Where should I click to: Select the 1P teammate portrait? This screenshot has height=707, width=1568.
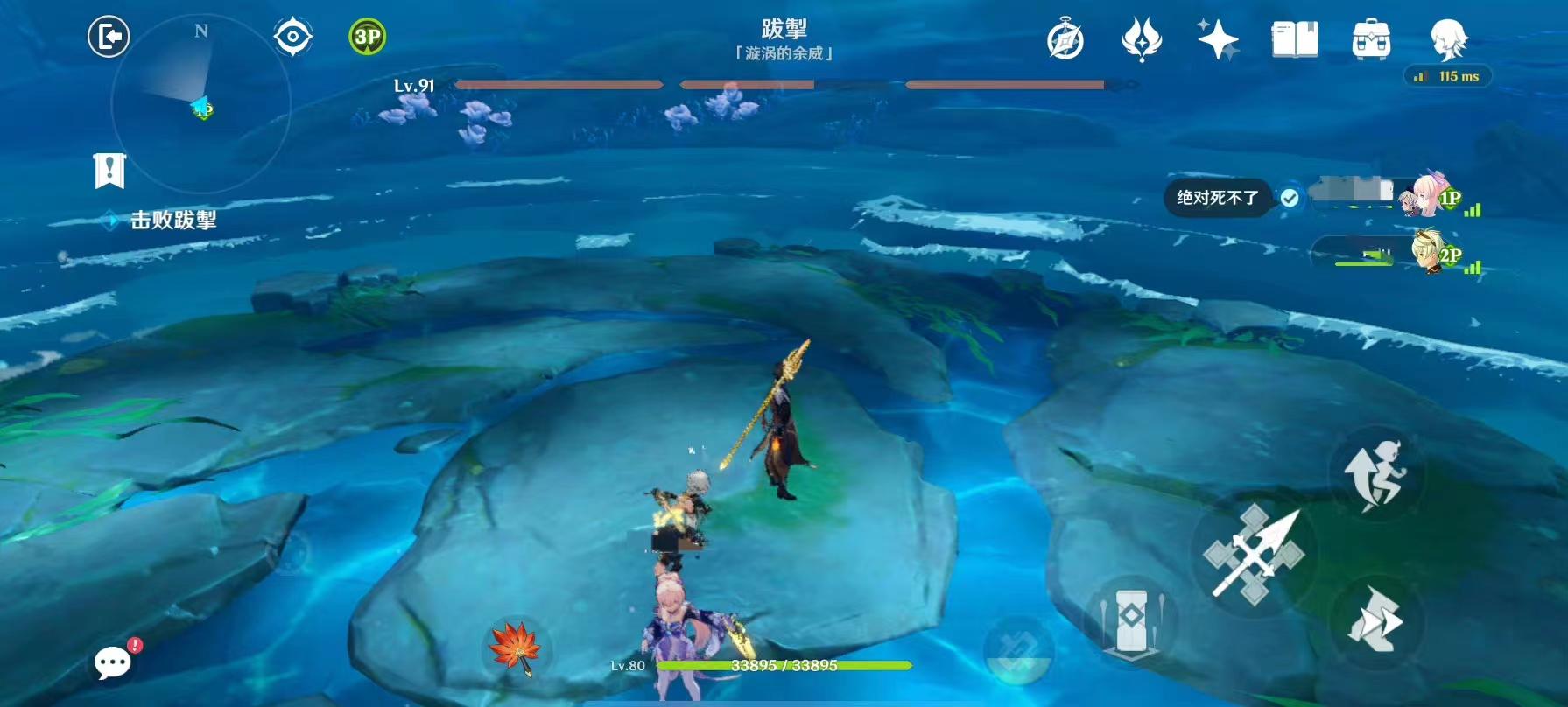point(1428,196)
